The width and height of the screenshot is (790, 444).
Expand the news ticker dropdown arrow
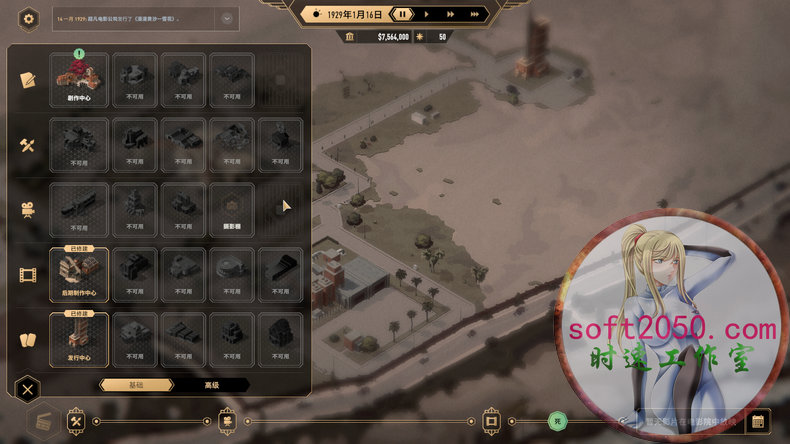(x=227, y=18)
